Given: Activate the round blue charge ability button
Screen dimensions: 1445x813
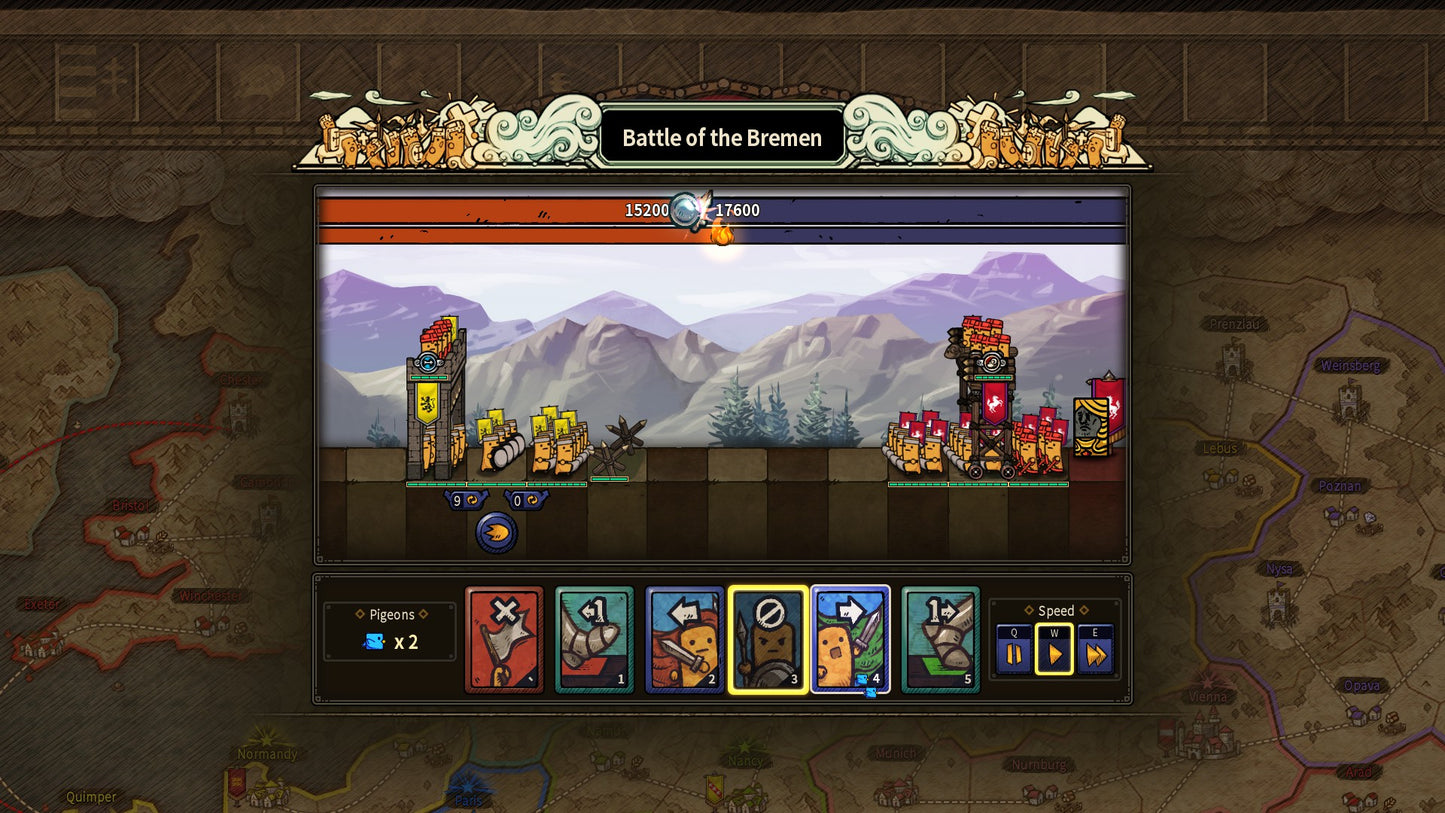Looking at the screenshot, I should tap(496, 533).
